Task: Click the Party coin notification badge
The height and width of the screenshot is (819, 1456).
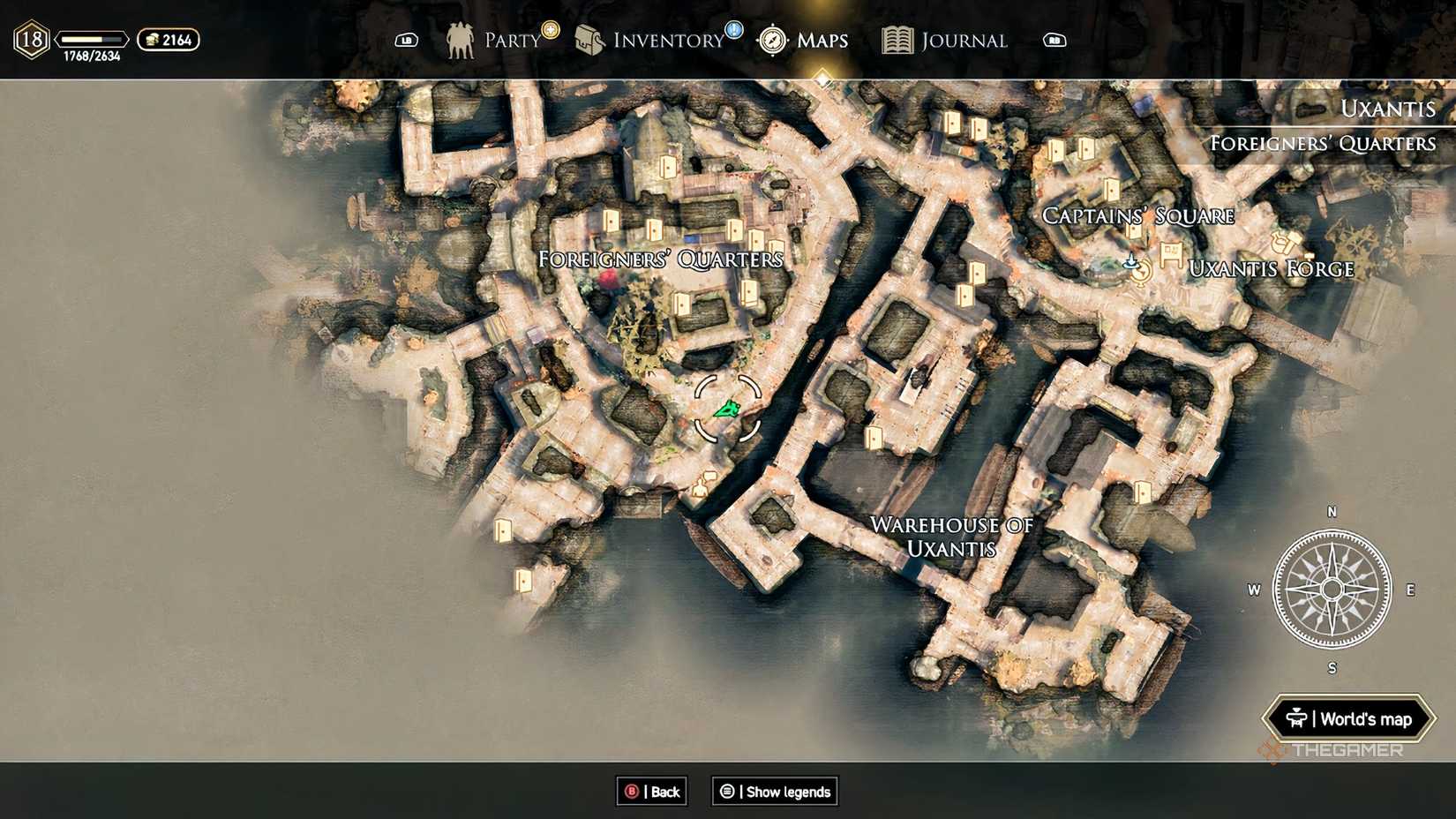Action: (x=552, y=29)
